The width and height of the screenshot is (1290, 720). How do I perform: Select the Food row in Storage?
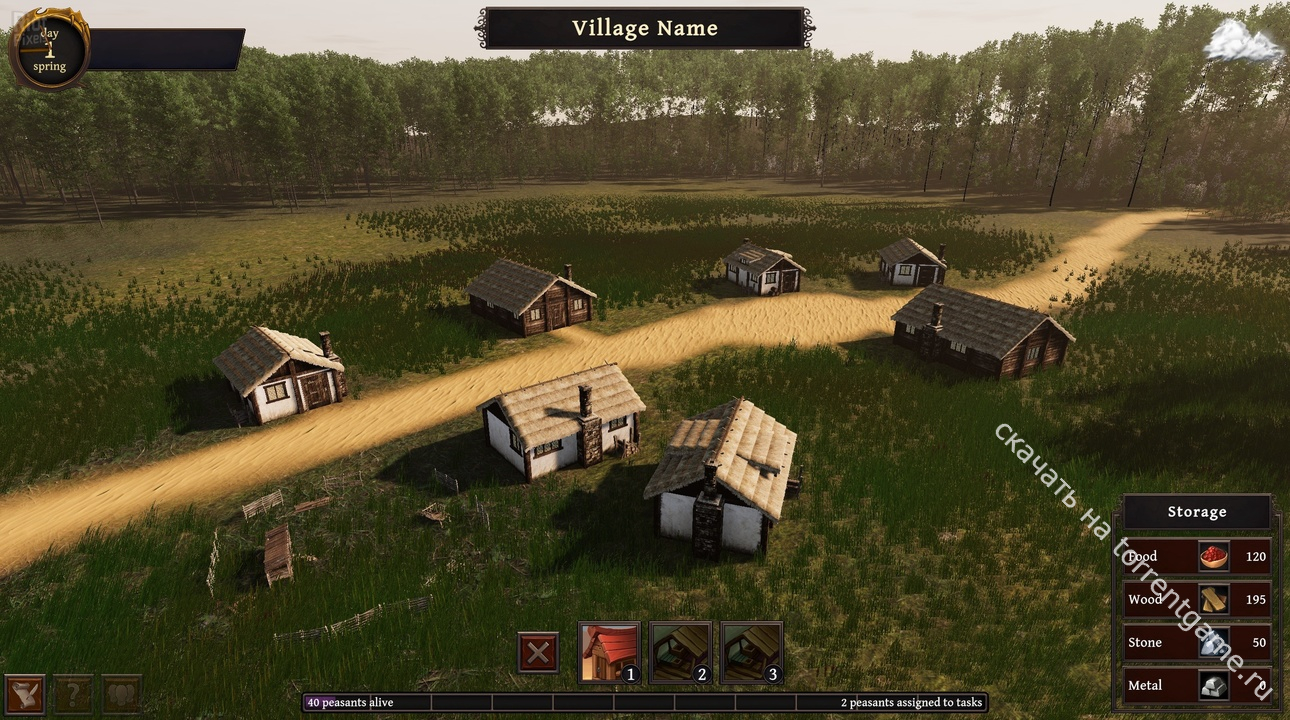click(x=1196, y=556)
